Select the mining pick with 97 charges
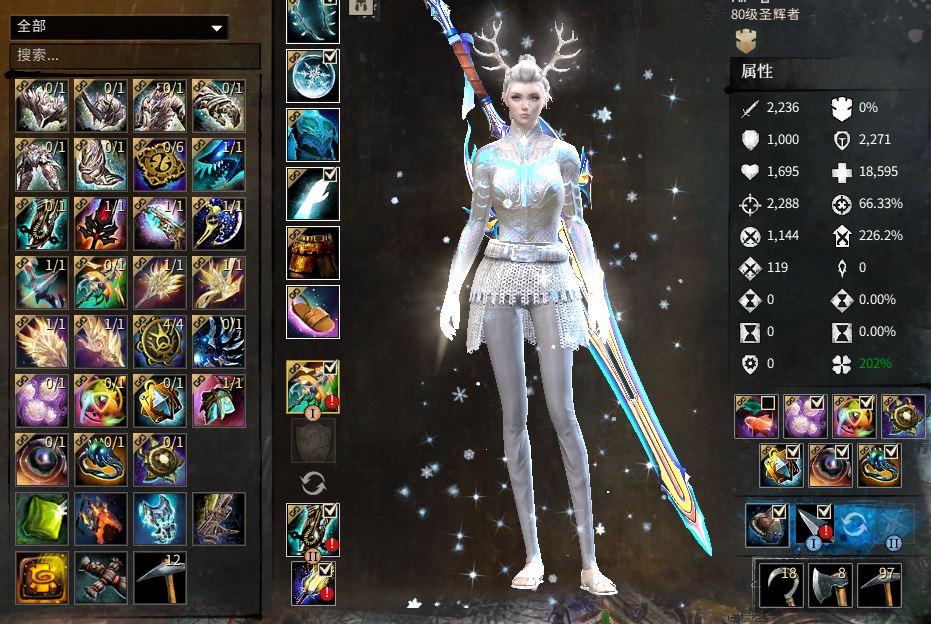 pos(879,585)
